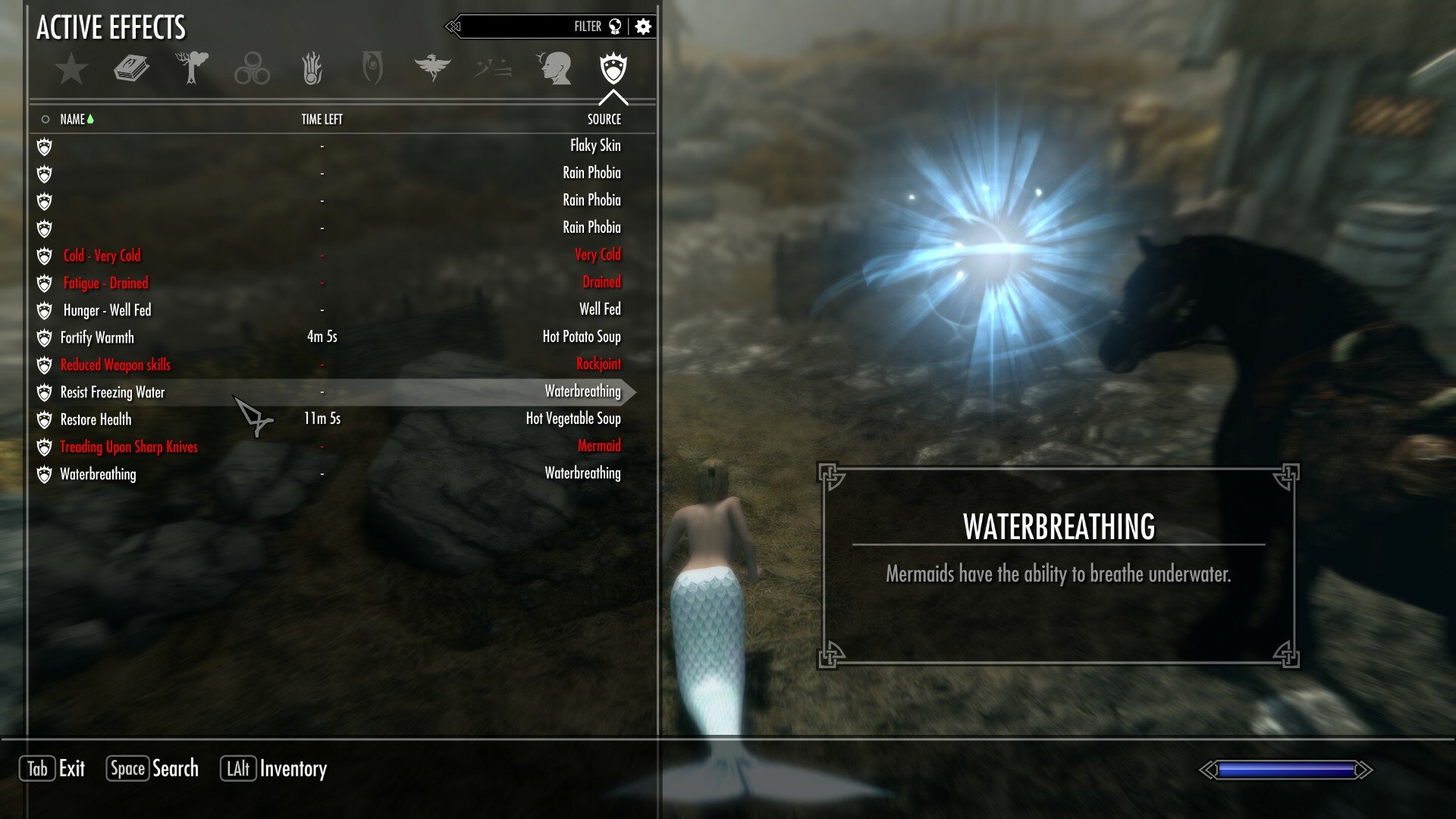Image resolution: width=1456 pixels, height=819 pixels.
Task: Select the Alteration tree category icon
Action: coord(192,68)
